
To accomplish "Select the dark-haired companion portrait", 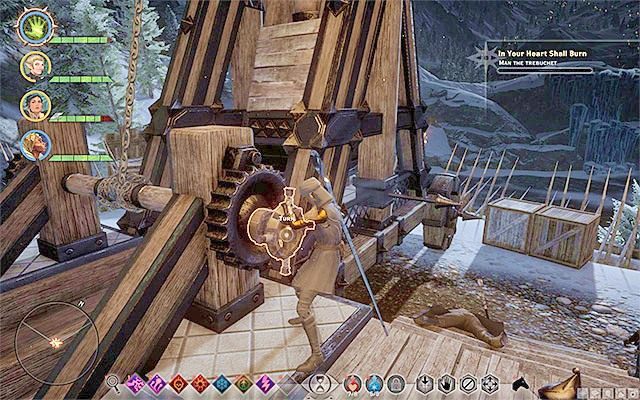I will coord(35,105).
